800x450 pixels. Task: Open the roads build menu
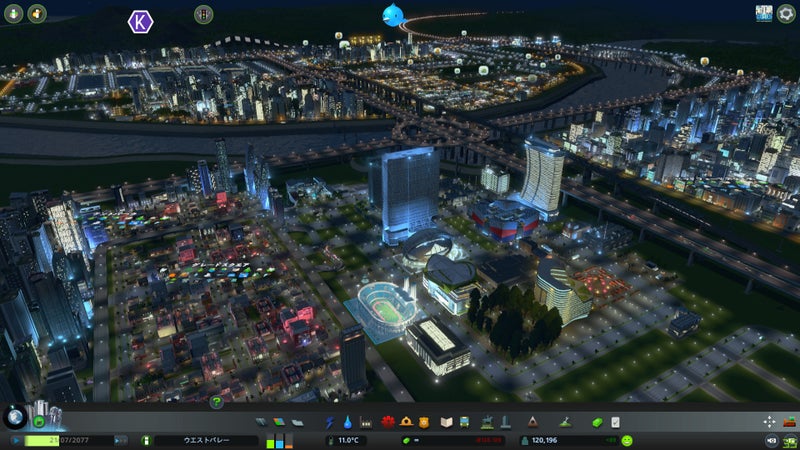[x=261, y=422]
